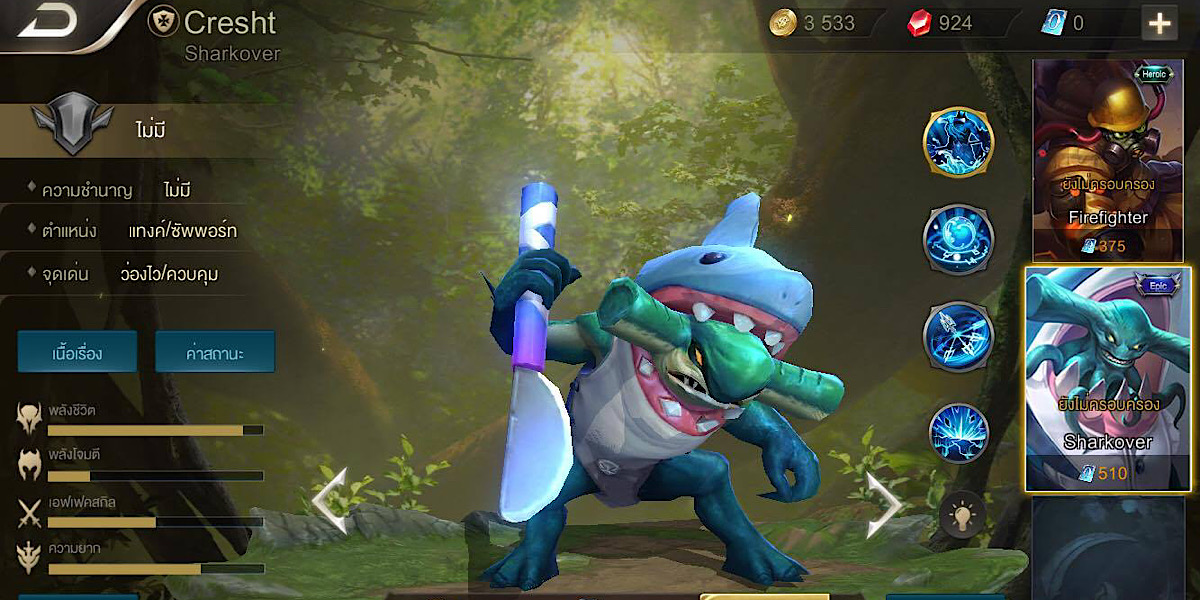
Task: Add currency with the plus button
Action: [1159, 23]
